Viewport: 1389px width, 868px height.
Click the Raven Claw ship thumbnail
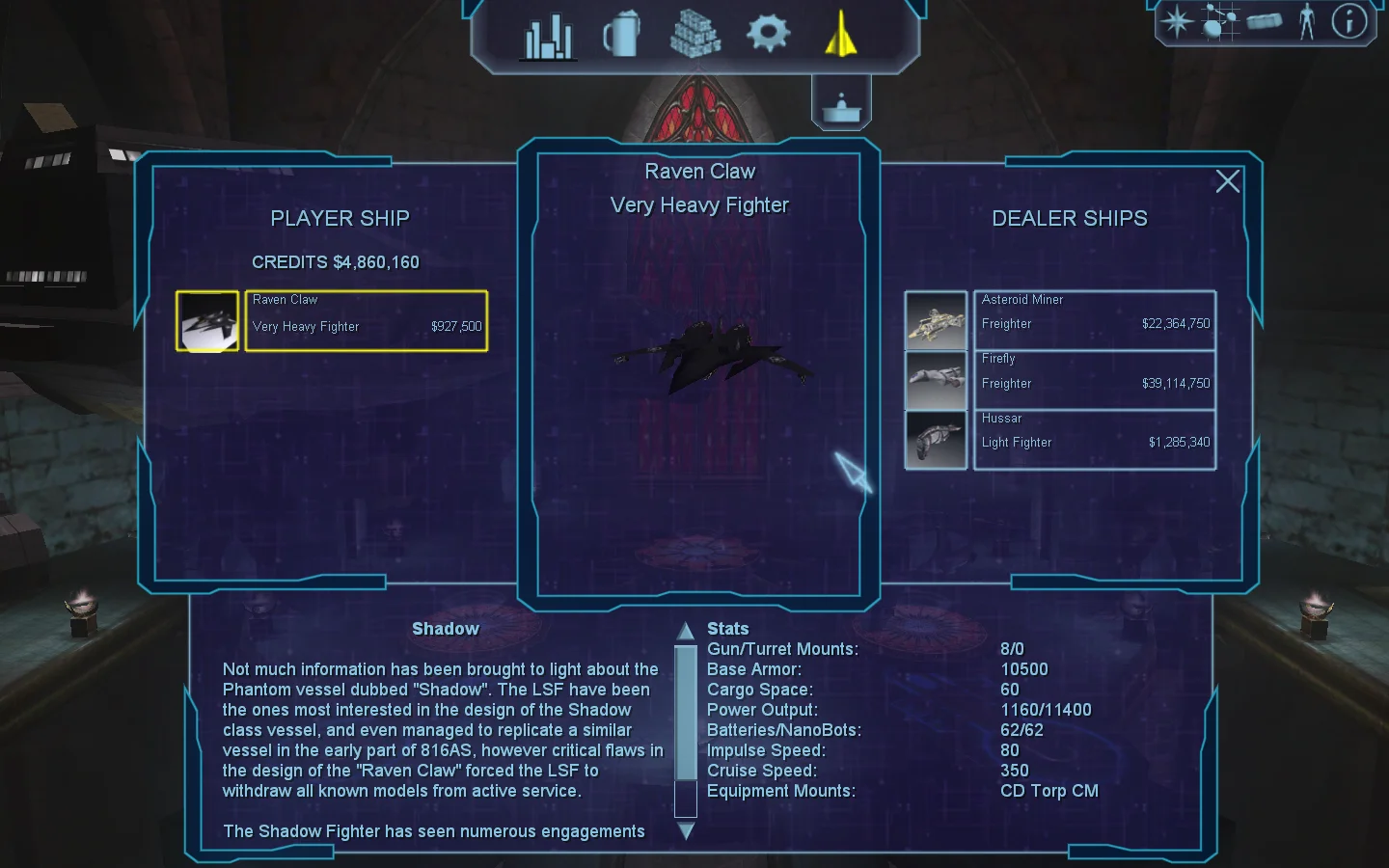coord(207,321)
